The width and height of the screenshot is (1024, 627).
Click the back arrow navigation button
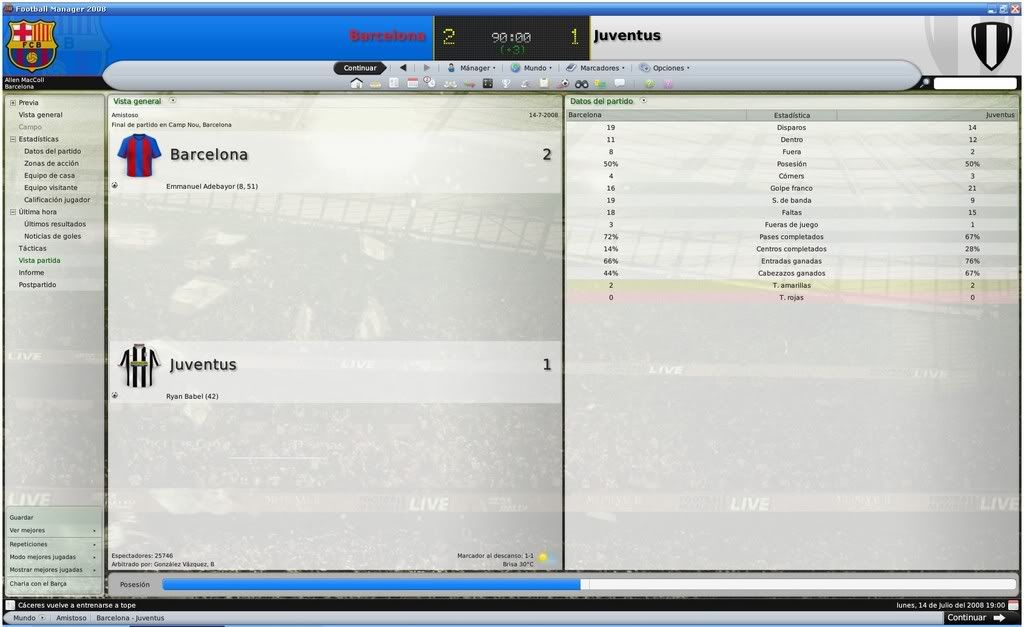(x=403, y=68)
